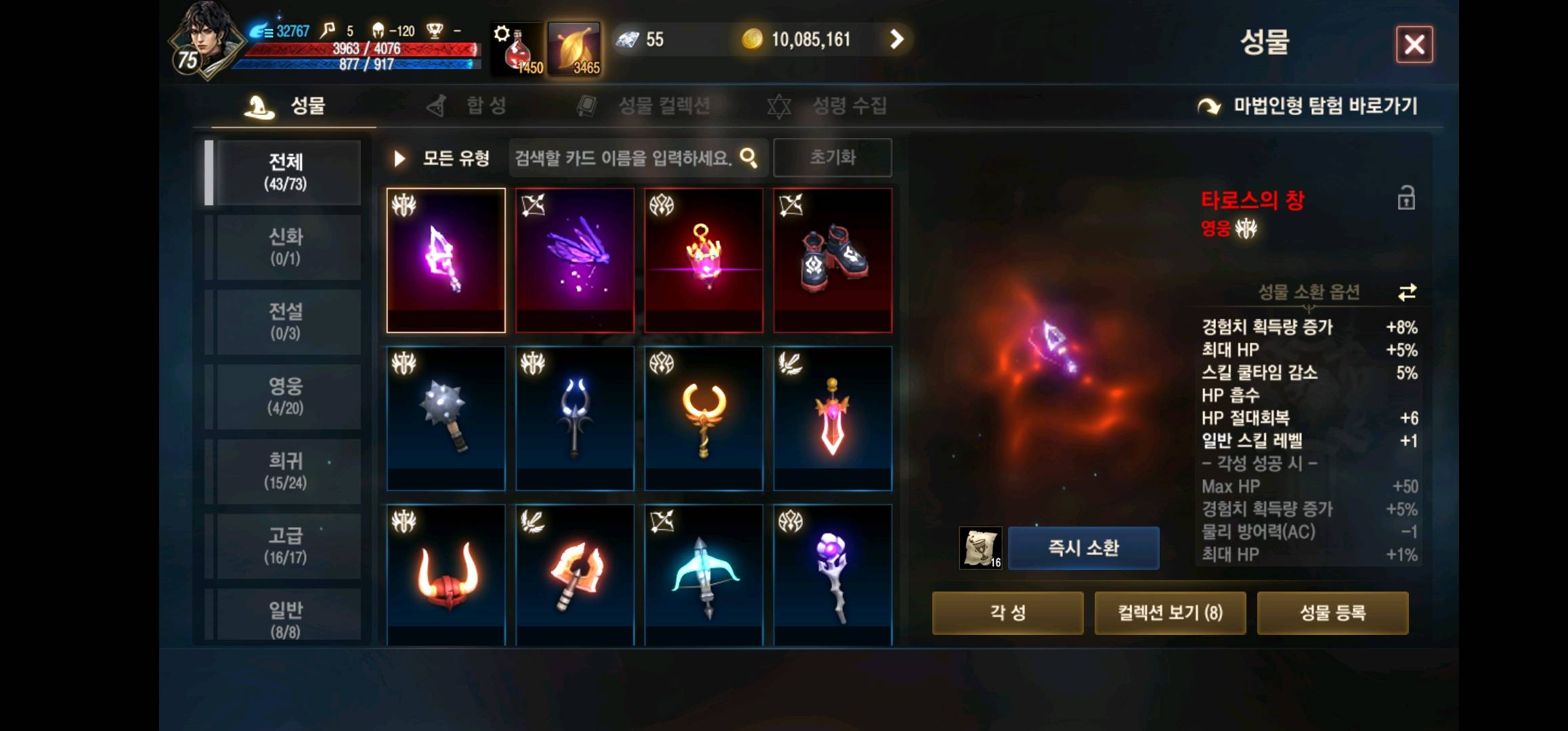This screenshot has width=1568, height=731.
Task: Open the search magnifier in card search
Action: pyautogui.click(x=749, y=157)
